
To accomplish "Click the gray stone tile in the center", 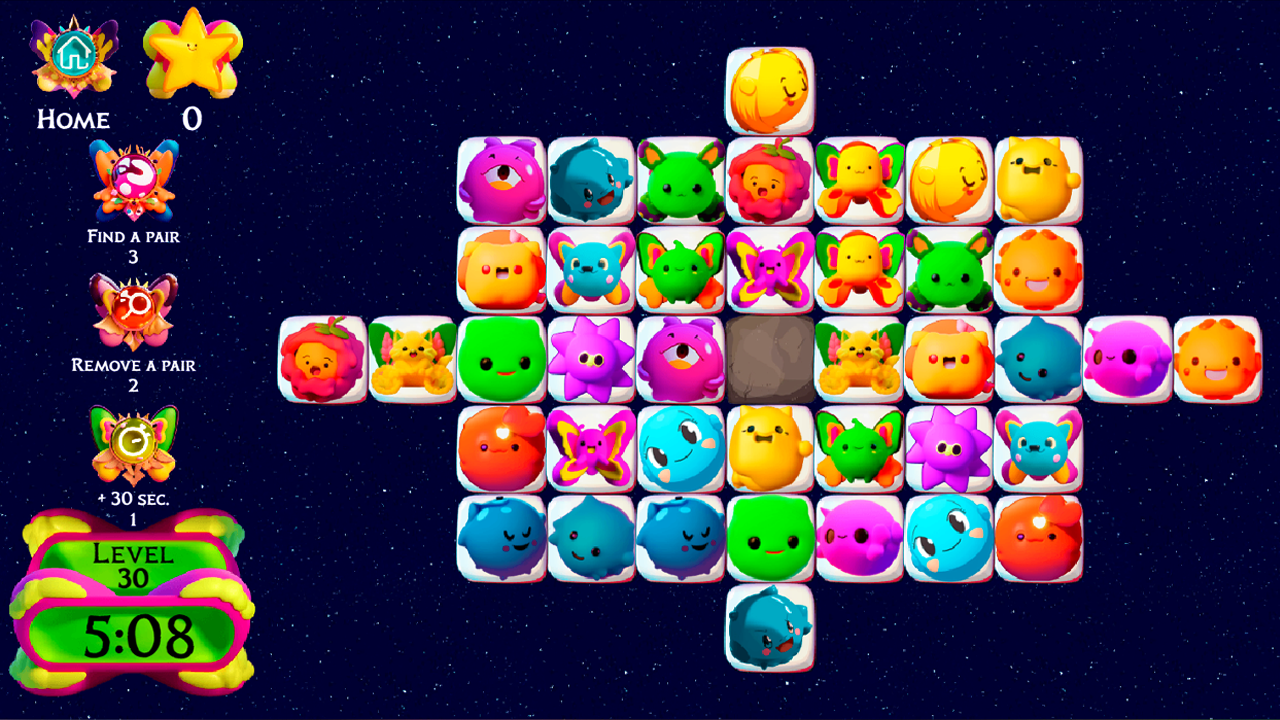I will [x=770, y=360].
